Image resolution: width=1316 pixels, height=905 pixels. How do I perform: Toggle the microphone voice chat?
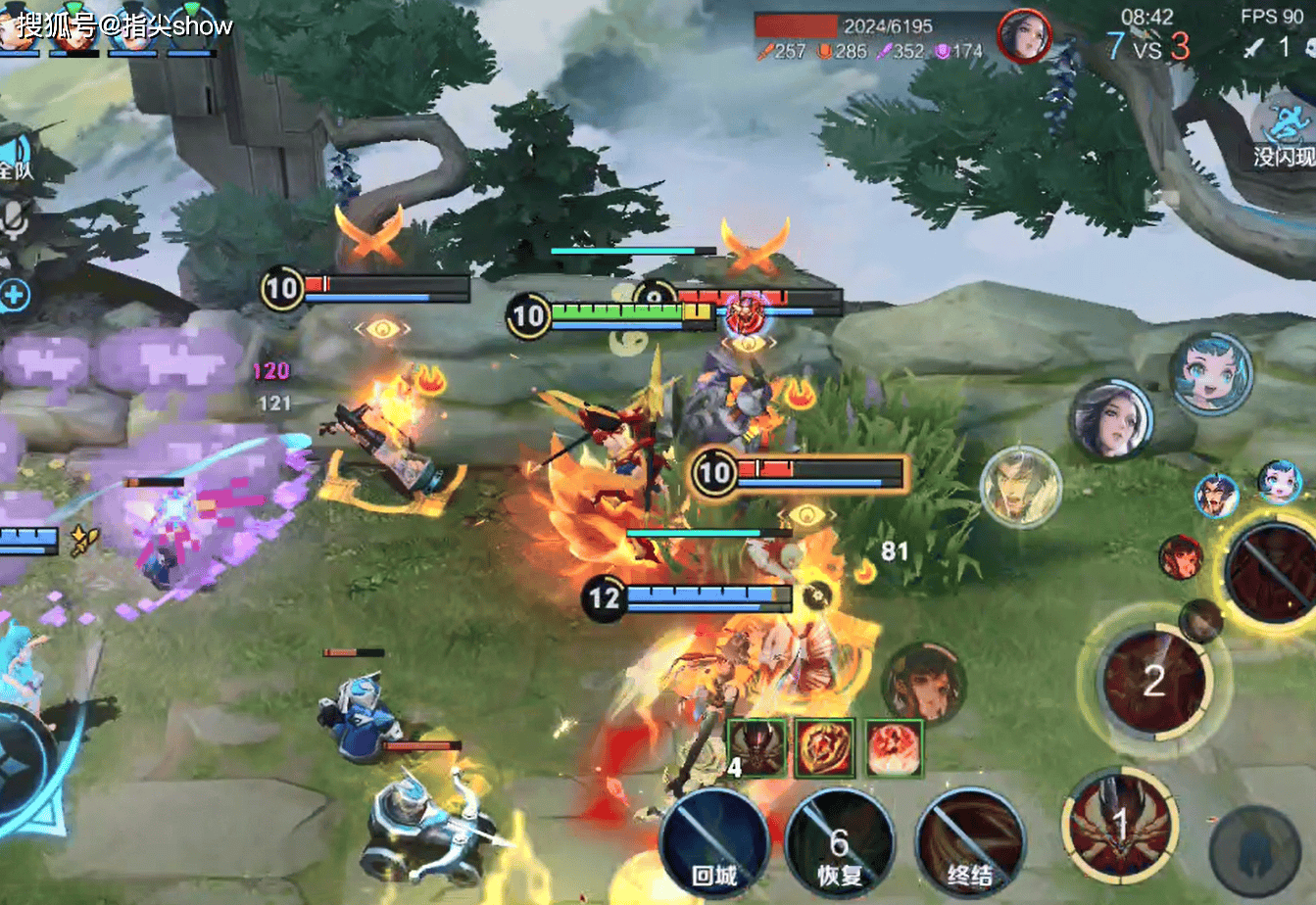14,221
